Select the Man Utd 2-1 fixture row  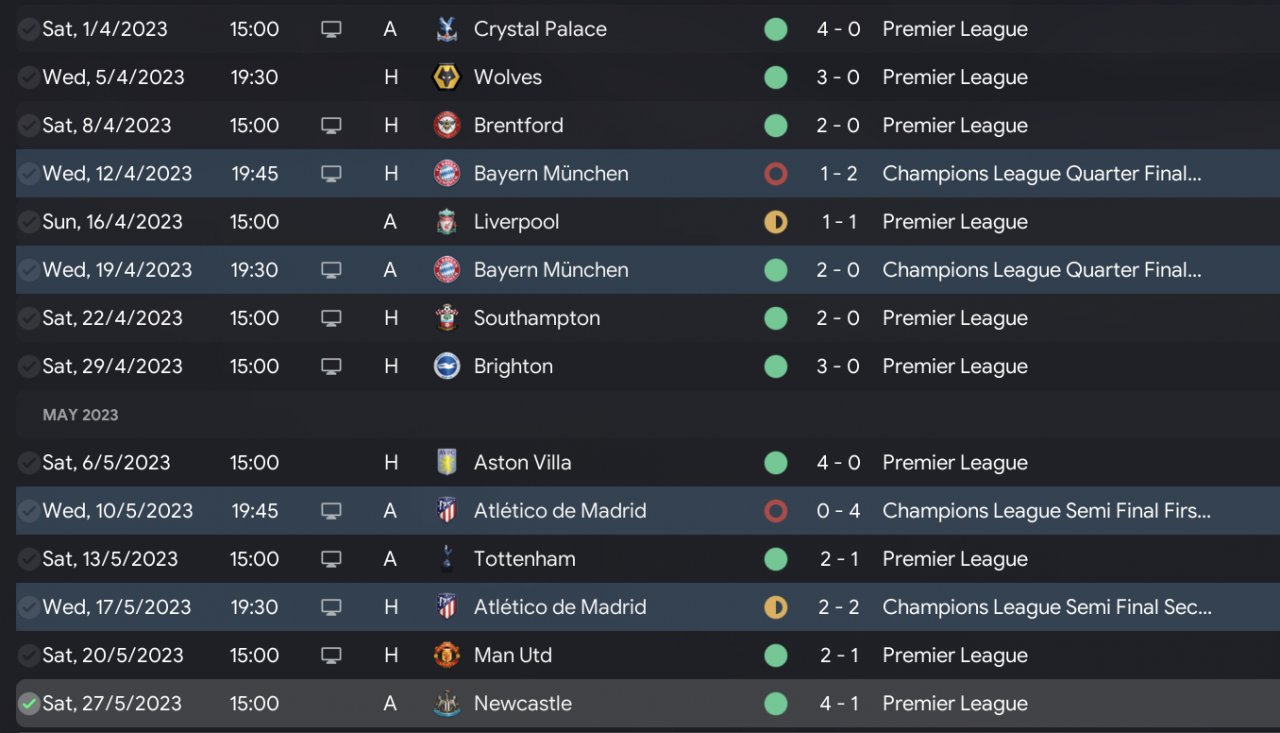click(640, 655)
